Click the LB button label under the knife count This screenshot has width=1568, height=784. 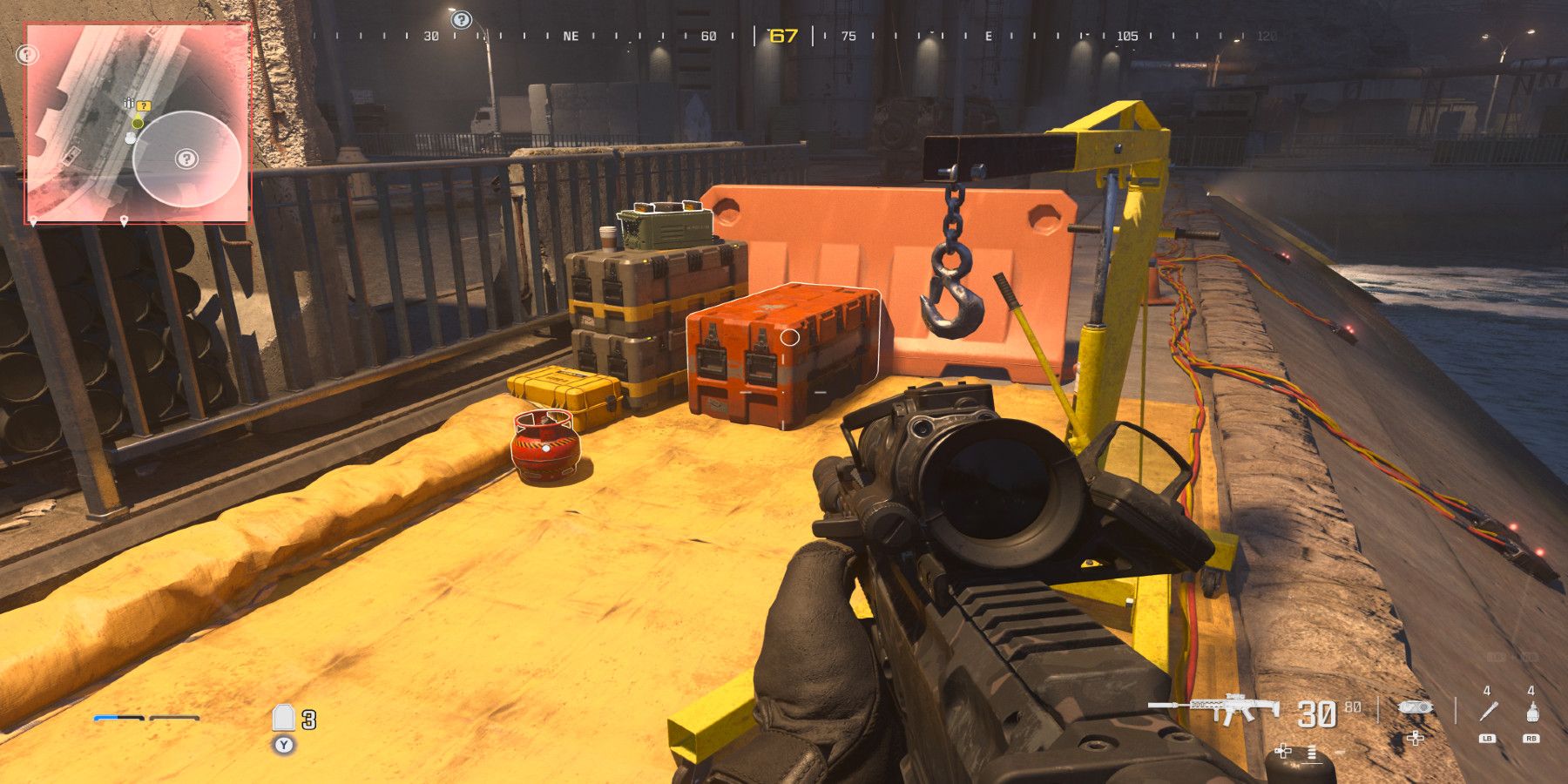[x=1487, y=738]
